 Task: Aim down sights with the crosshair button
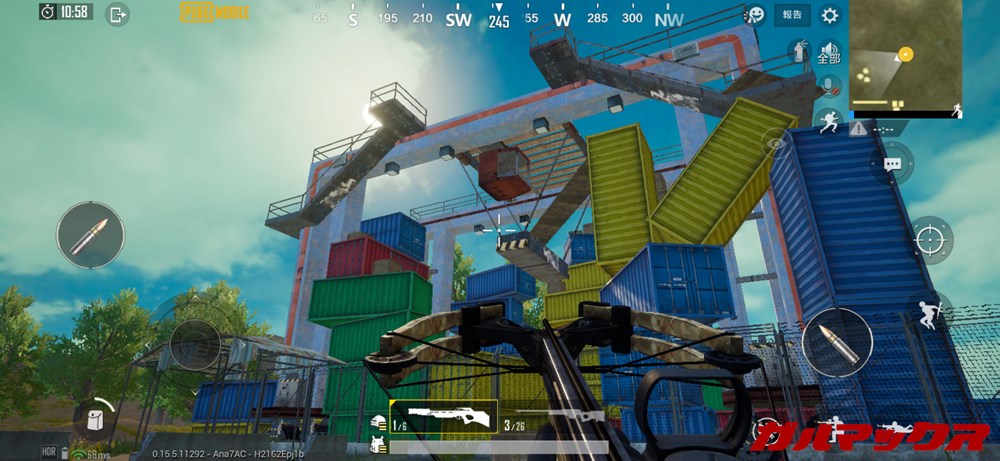click(931, 238)
